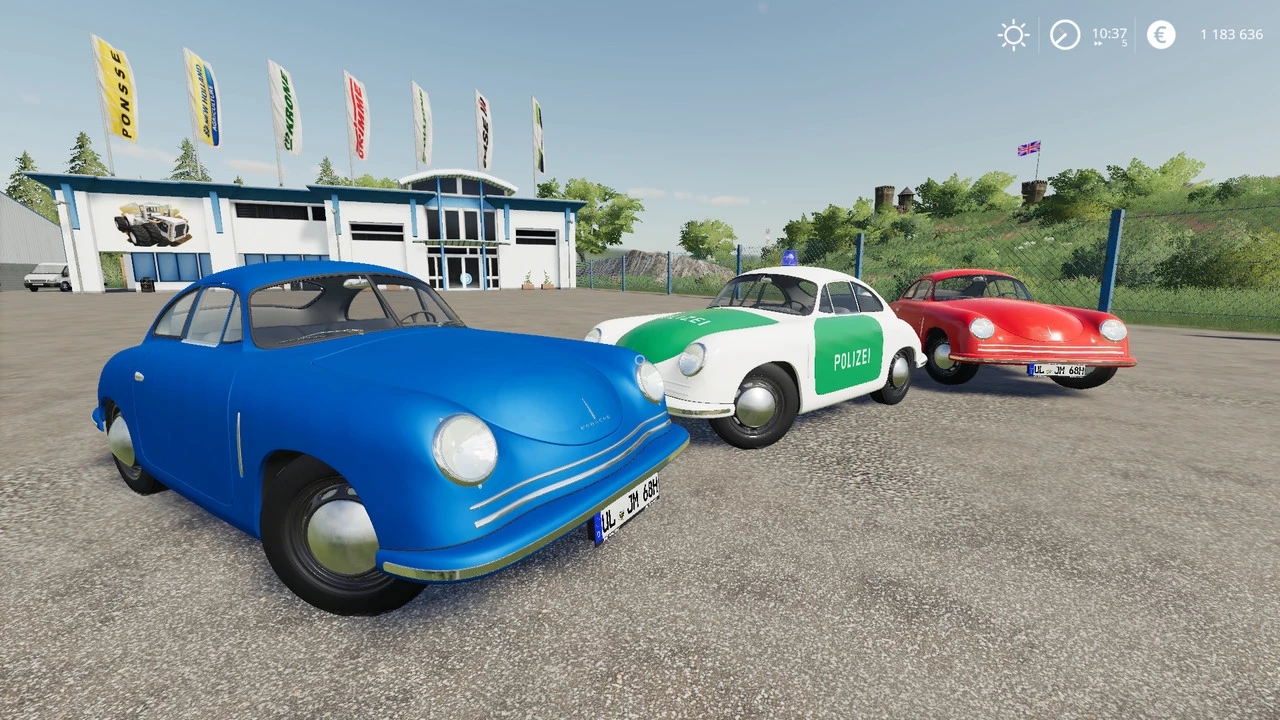The image size is (1280, 720).
Task: Click the weather sun icon
Action: coord(1013,35)
